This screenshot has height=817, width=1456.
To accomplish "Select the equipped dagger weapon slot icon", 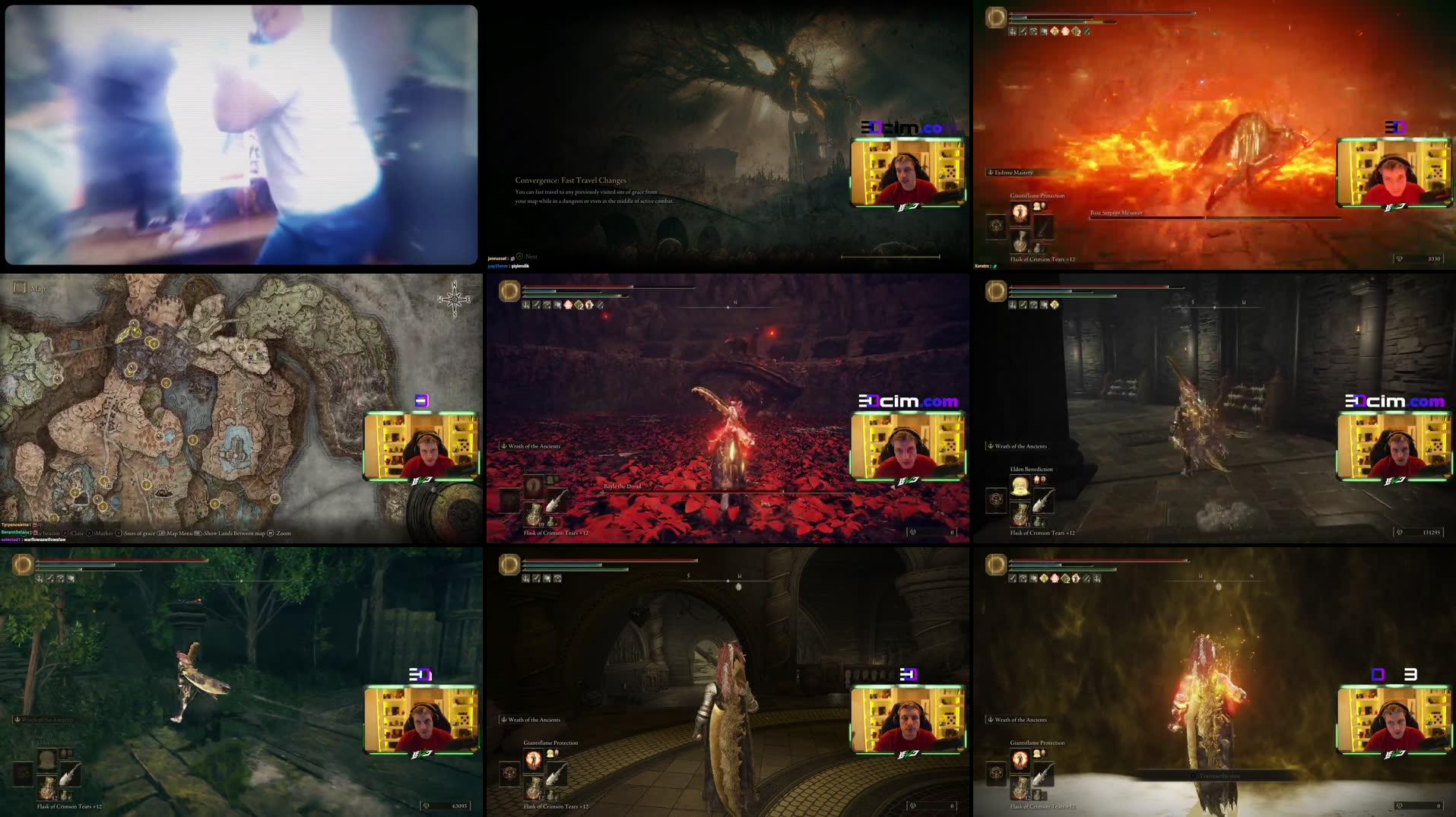I will point(1044,502).
